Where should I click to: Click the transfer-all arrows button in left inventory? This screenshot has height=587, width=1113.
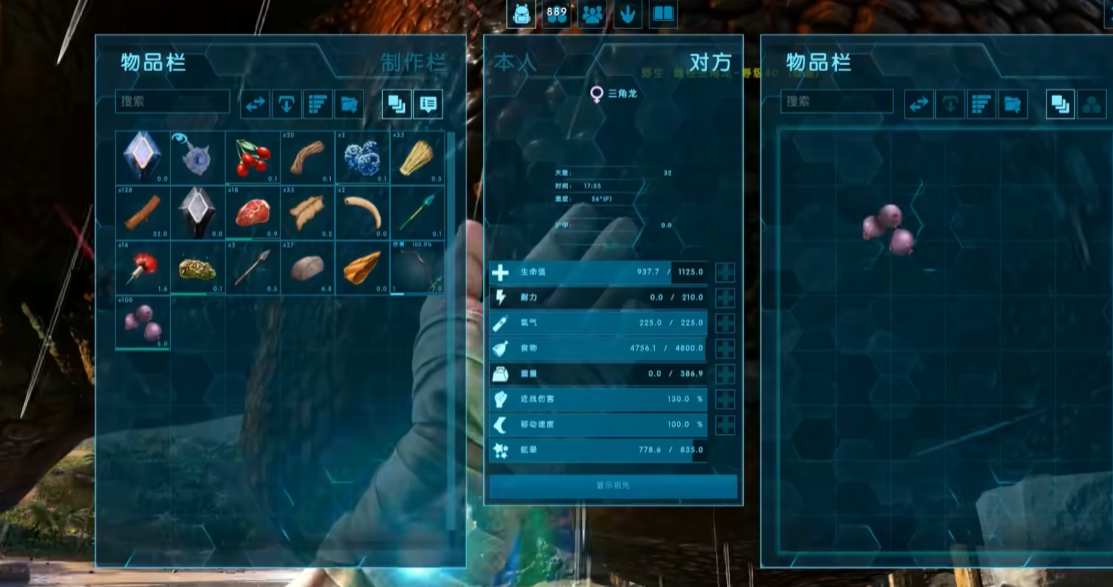click(x=256, y=102)
